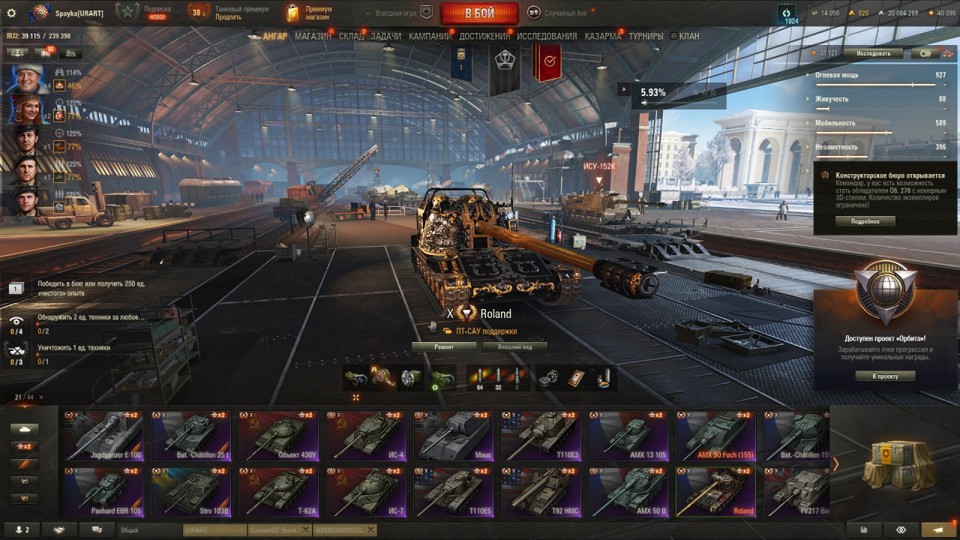The image size is (960, 540).
Task: Open Внешний вид customization for the tank
Action: pyautogui.click(x=515, y=347)
